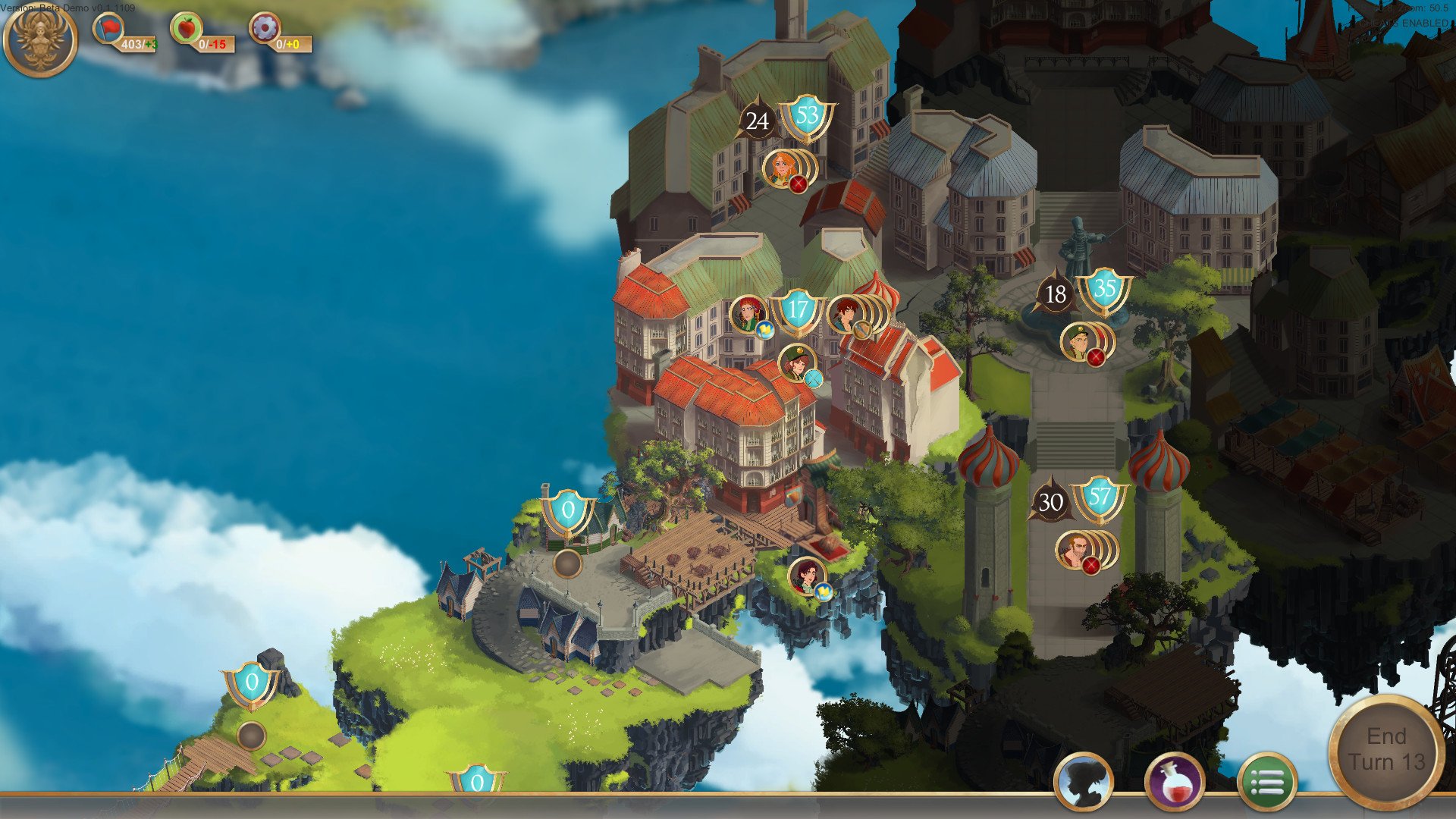Click the yellow flag badge on the red-haired woman's portrait
1456x819 pixels.
tap(764, 329)
